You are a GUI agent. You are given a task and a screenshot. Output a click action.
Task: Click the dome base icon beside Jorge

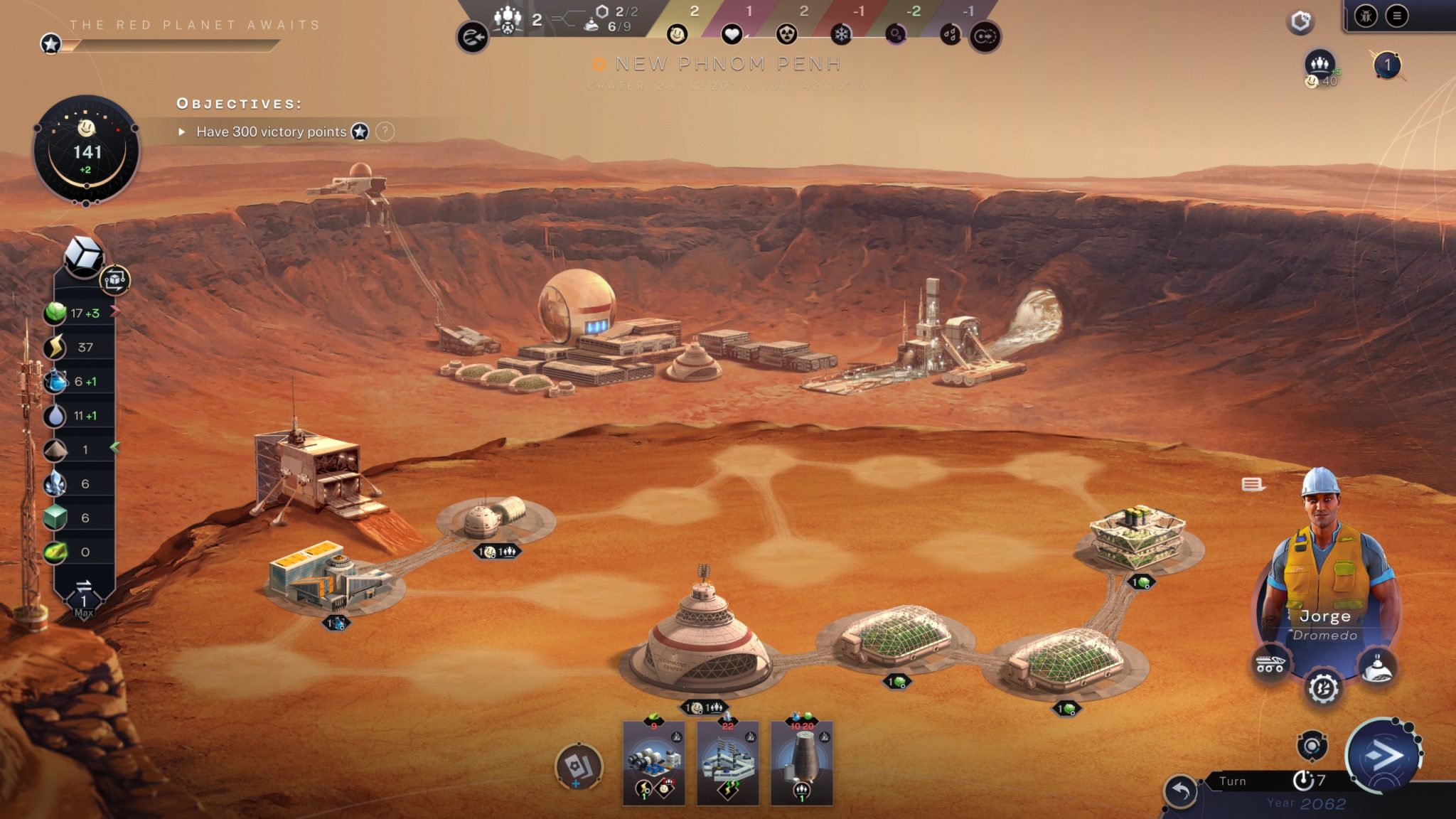(x=1377, y=668)
